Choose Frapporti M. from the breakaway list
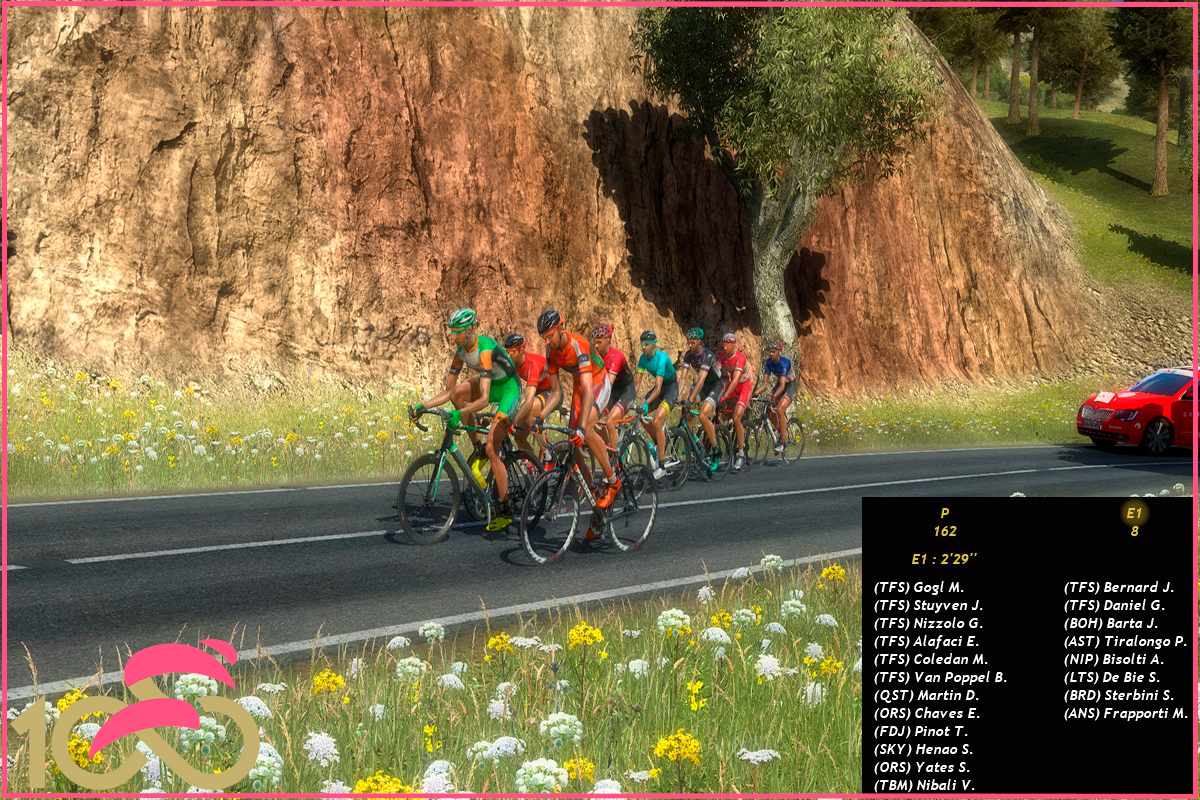 click(1126, 713)
